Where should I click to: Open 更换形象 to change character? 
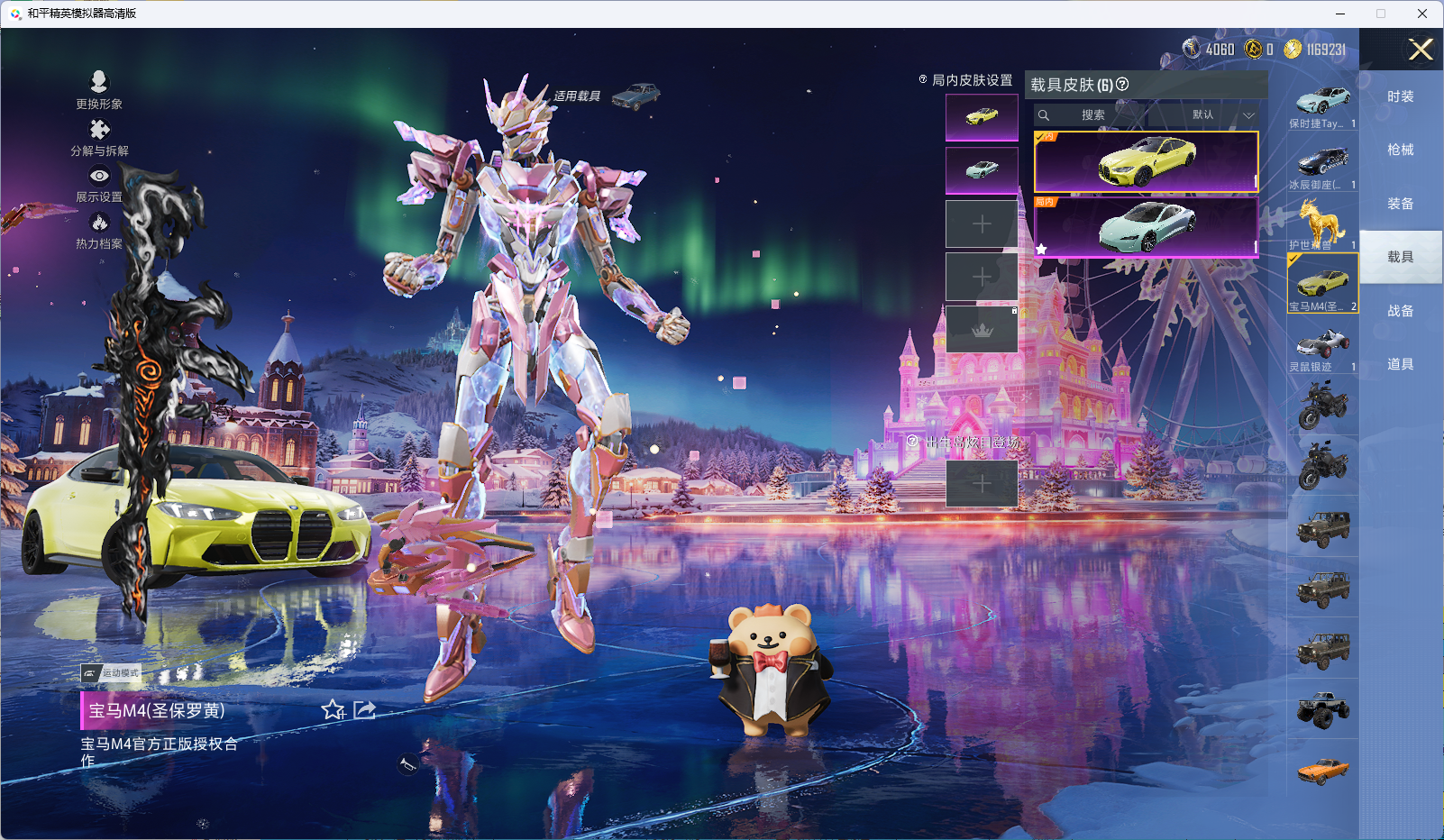pyautogui.click(x=99, y=89)
